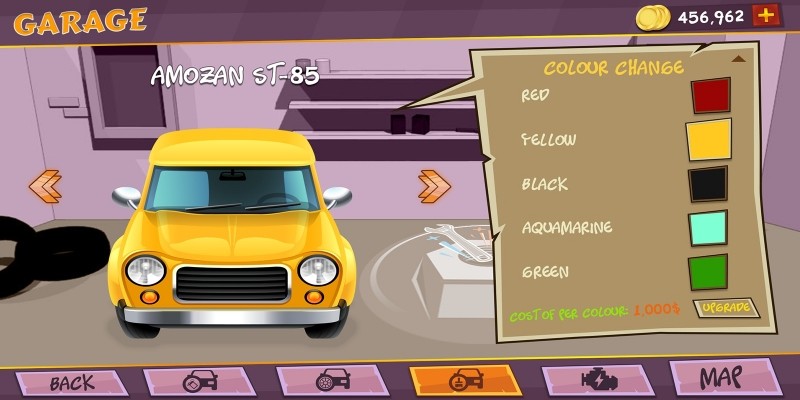
Task: Go back using the Back button
Action: [71, 382]
